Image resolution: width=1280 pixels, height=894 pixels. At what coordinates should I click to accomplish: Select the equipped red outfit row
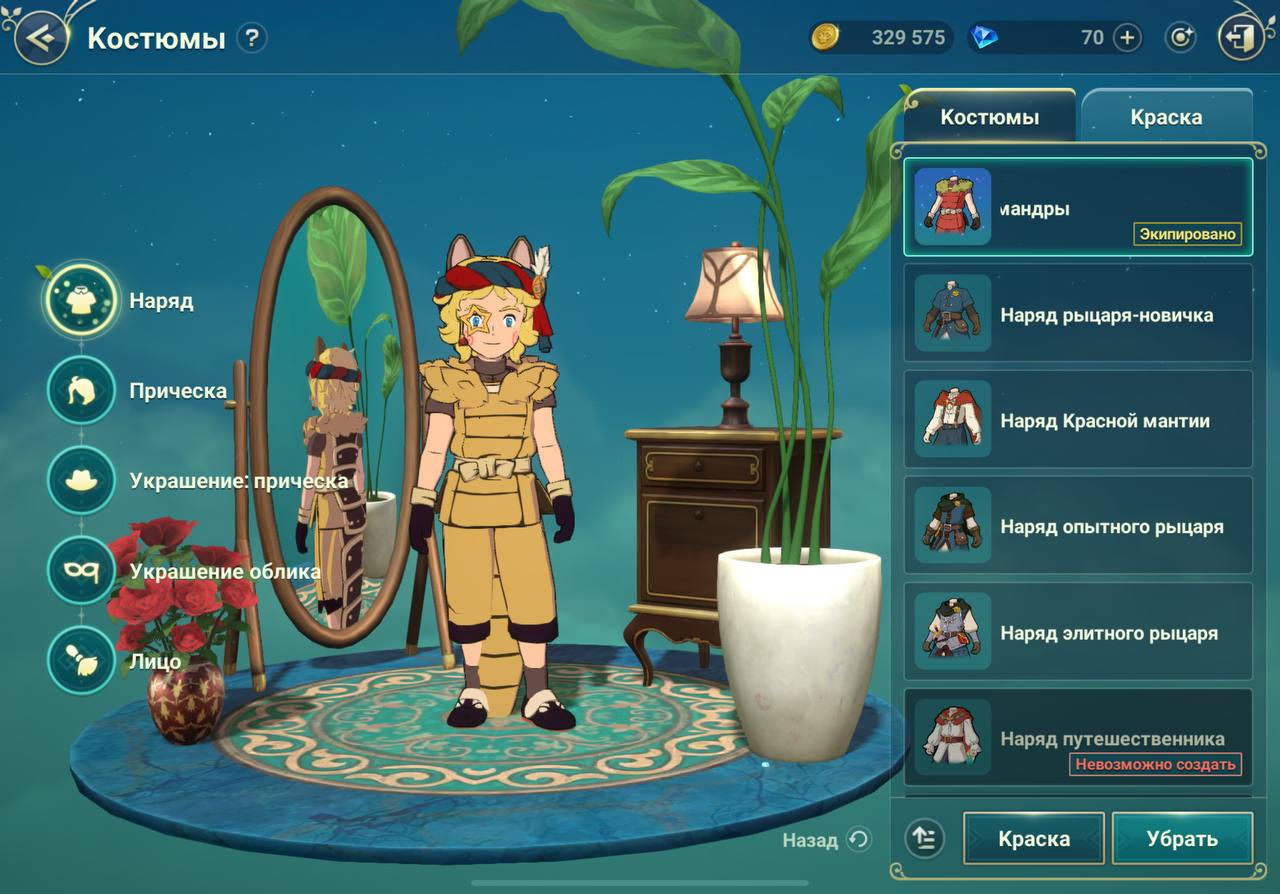point(1078,208)
